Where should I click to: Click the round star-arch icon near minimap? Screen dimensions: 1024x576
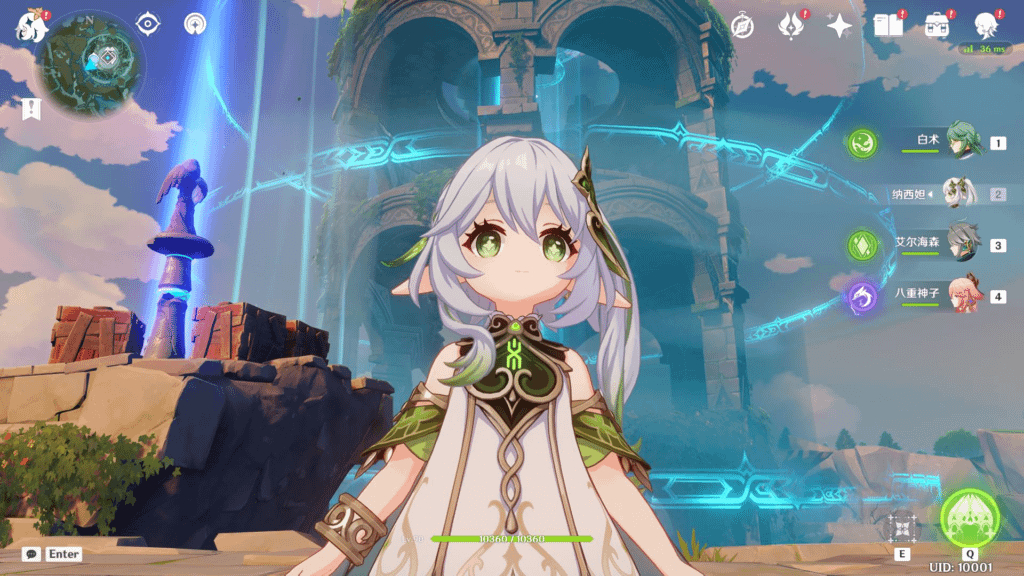[195, 24]
